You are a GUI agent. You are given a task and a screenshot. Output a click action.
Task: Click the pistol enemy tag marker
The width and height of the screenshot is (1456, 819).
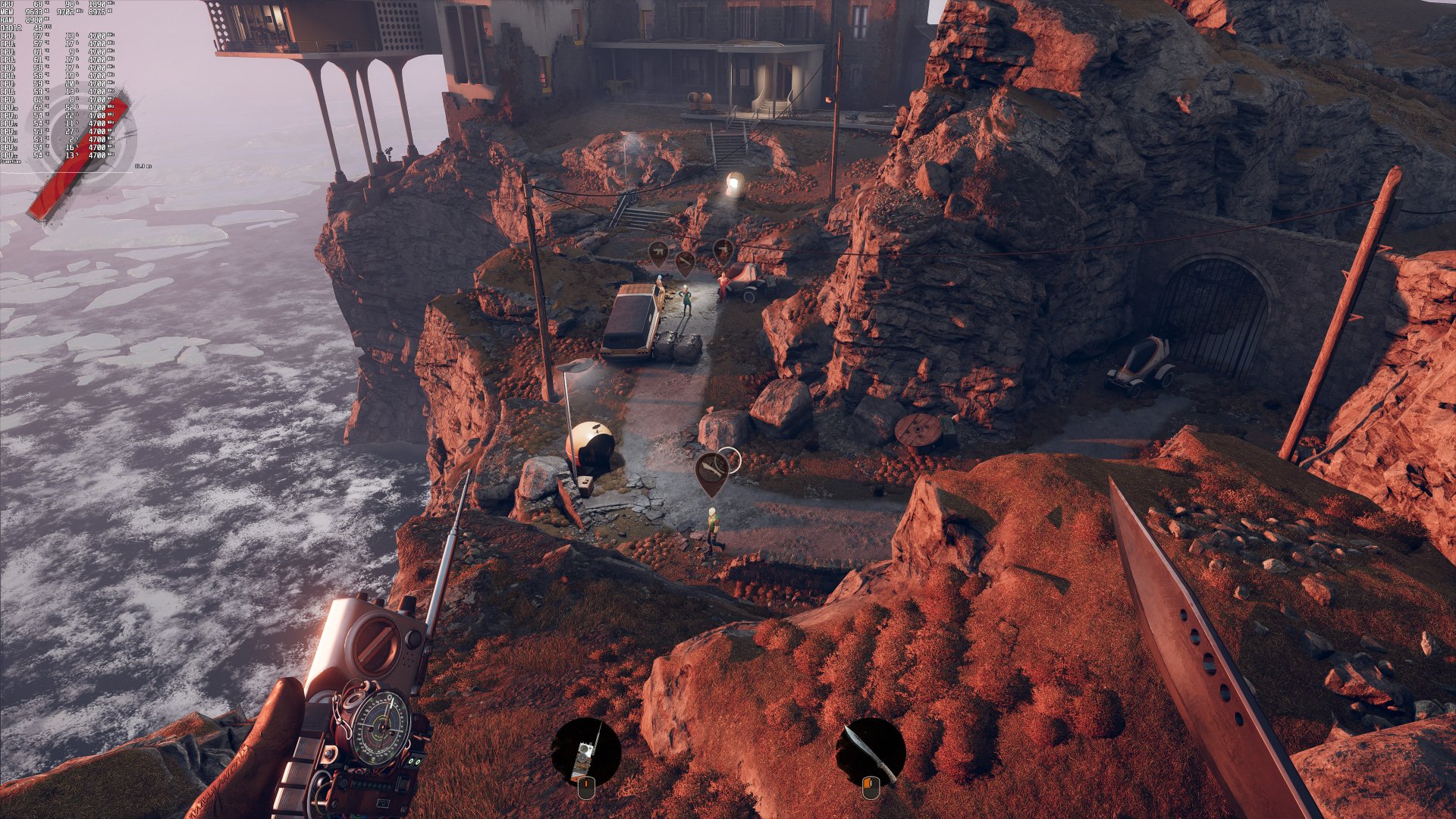pos(723,250)
